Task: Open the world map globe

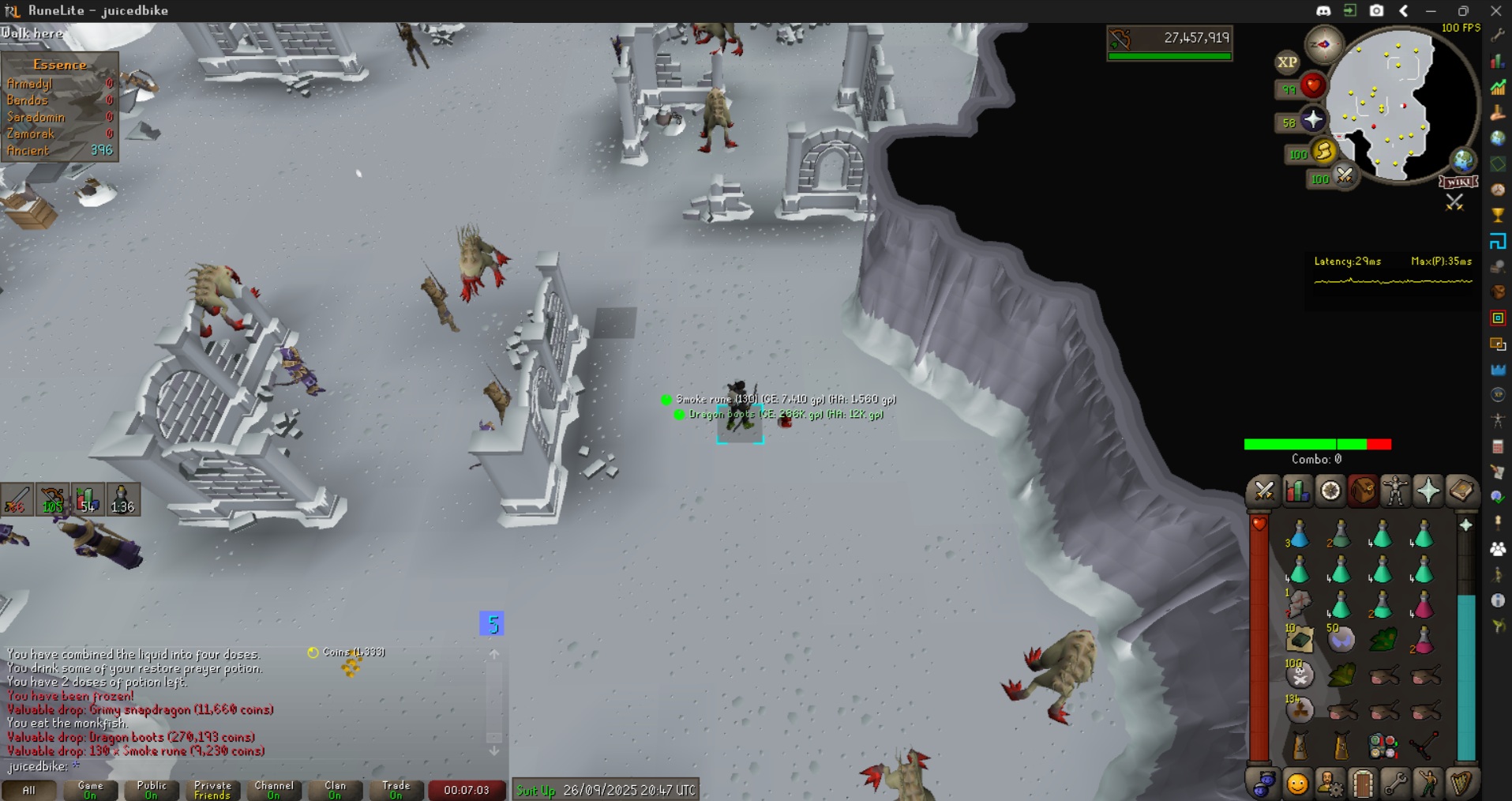Action: [1463, 160]
